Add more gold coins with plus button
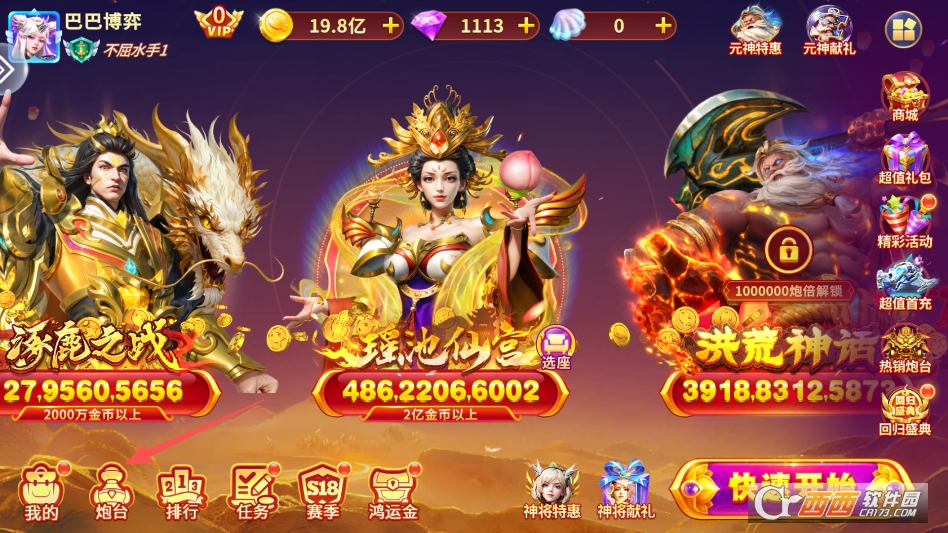948x533 pixels. coord(391,26)
